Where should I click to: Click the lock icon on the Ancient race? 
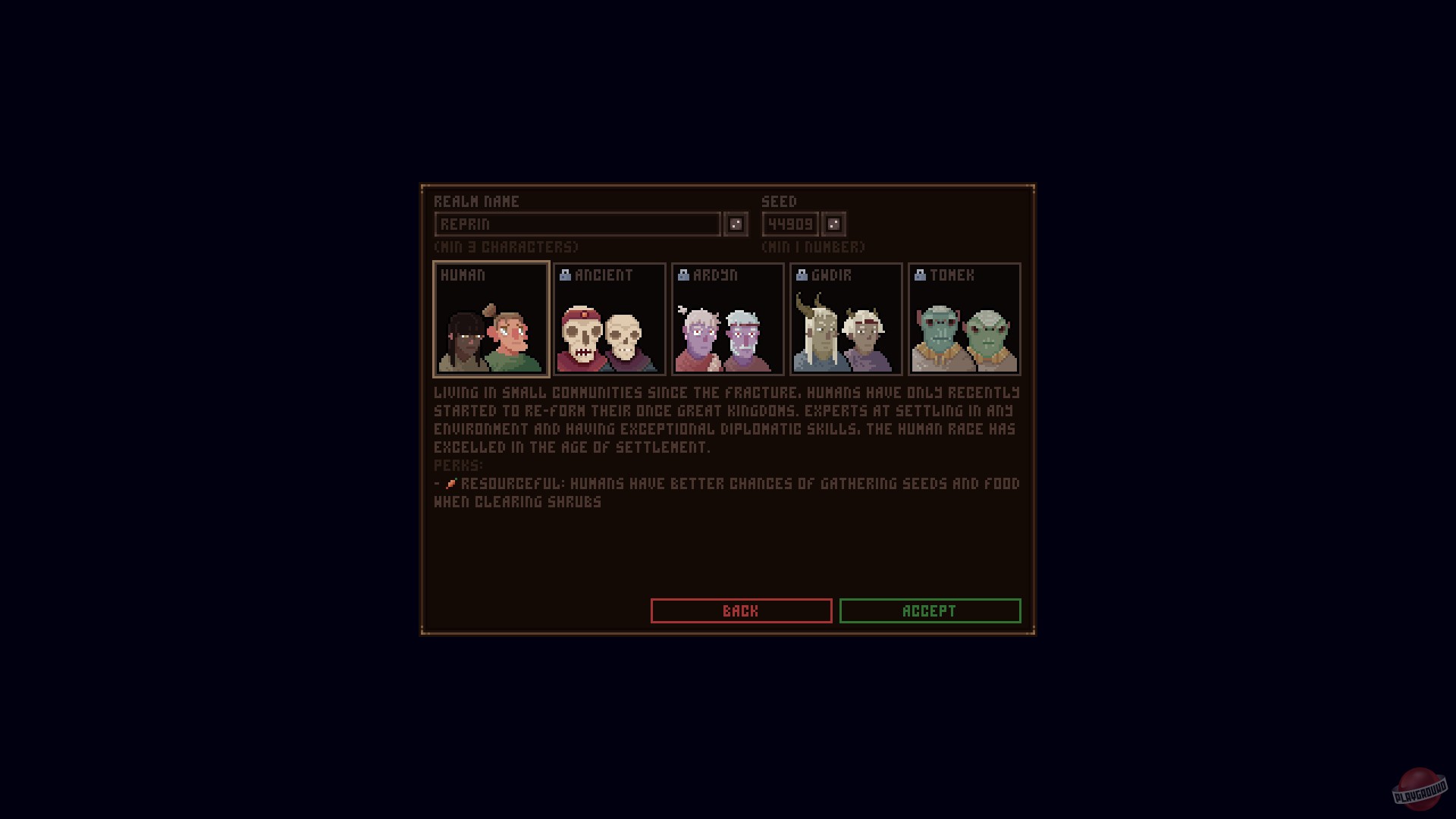pos(564,275)
